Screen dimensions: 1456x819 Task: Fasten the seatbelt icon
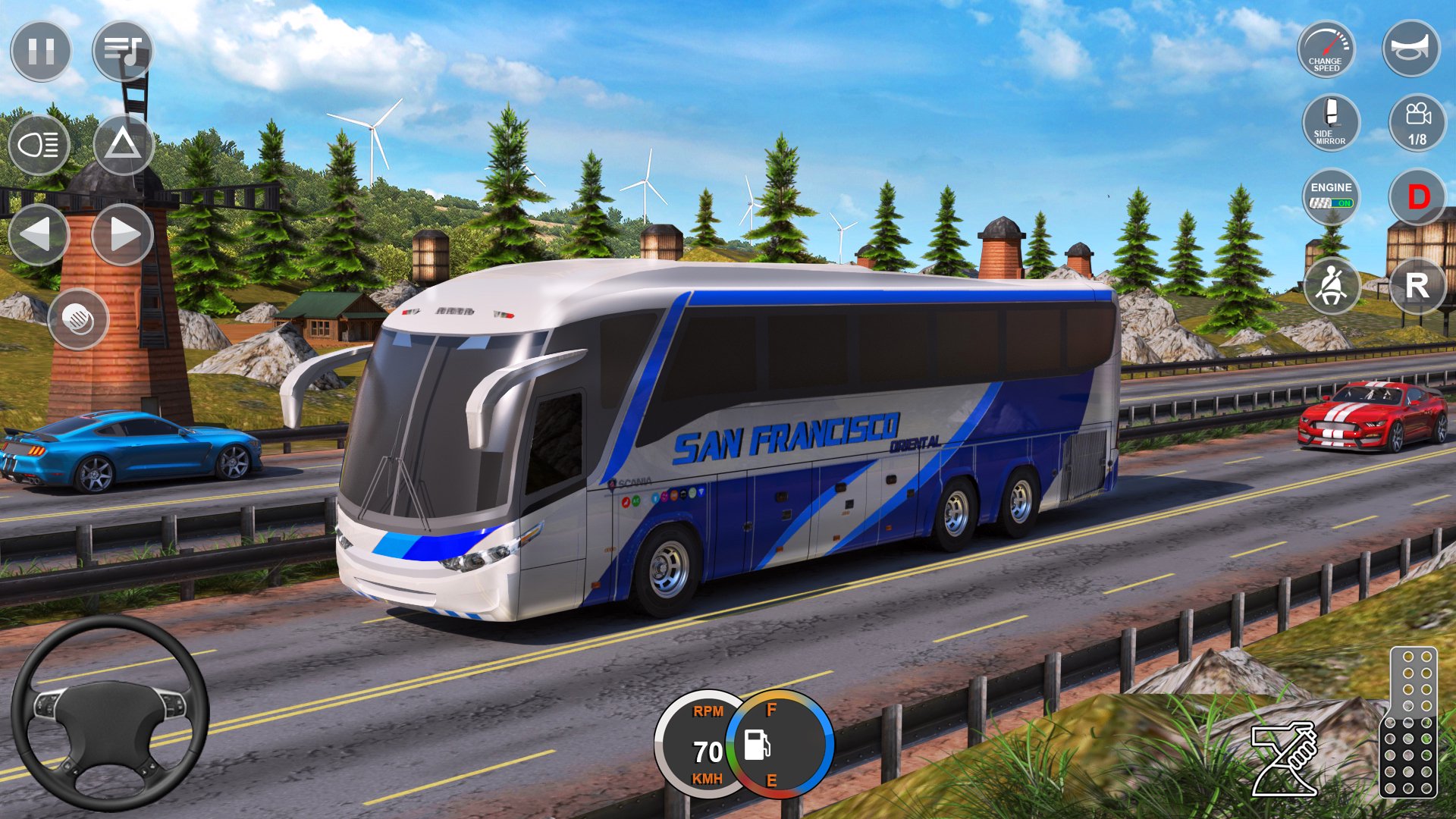1332,286
